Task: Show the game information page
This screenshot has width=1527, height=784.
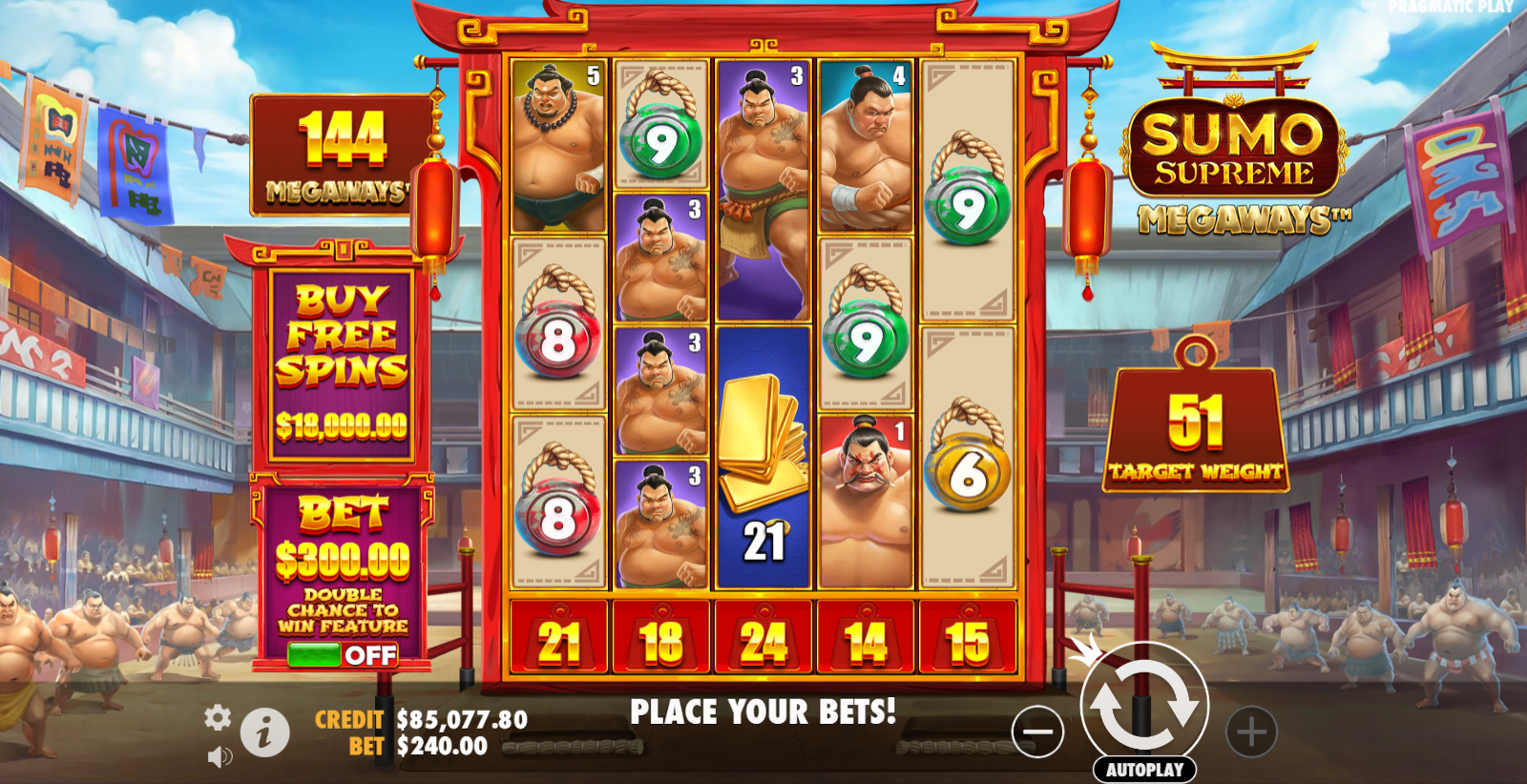Action: 264,732
